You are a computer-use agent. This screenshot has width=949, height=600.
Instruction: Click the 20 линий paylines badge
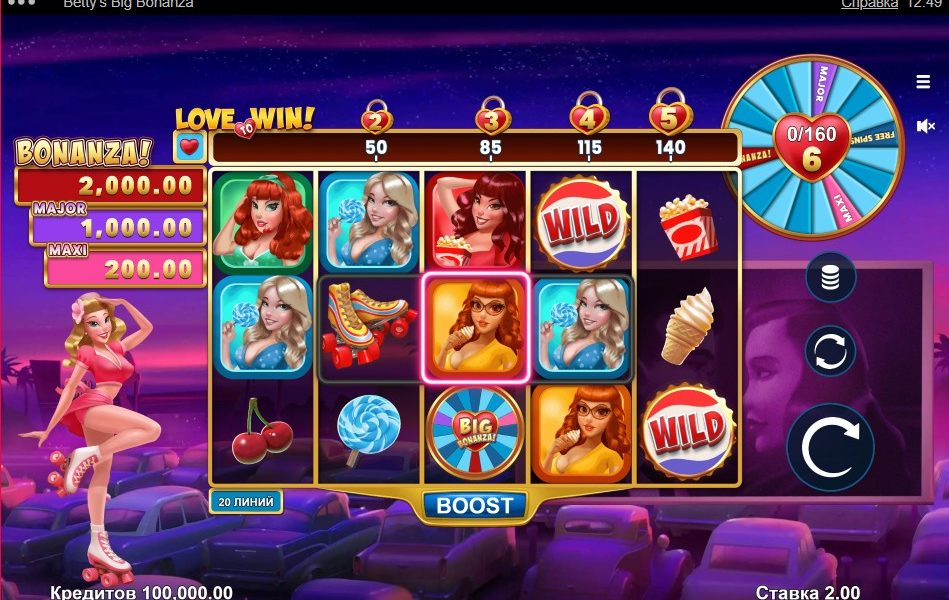pos(246,501)
